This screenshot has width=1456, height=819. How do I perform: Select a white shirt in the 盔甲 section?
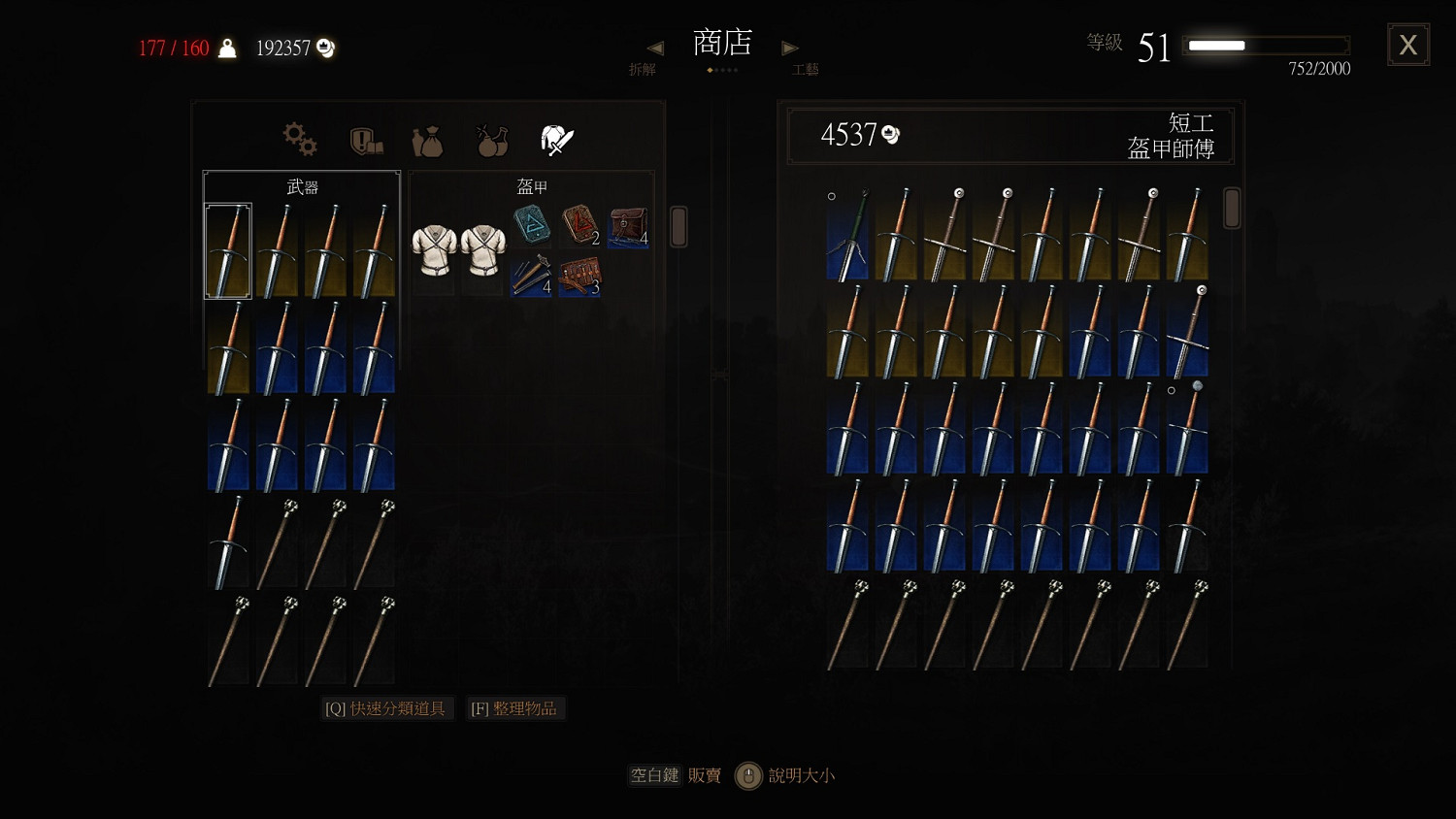(434, 249)
